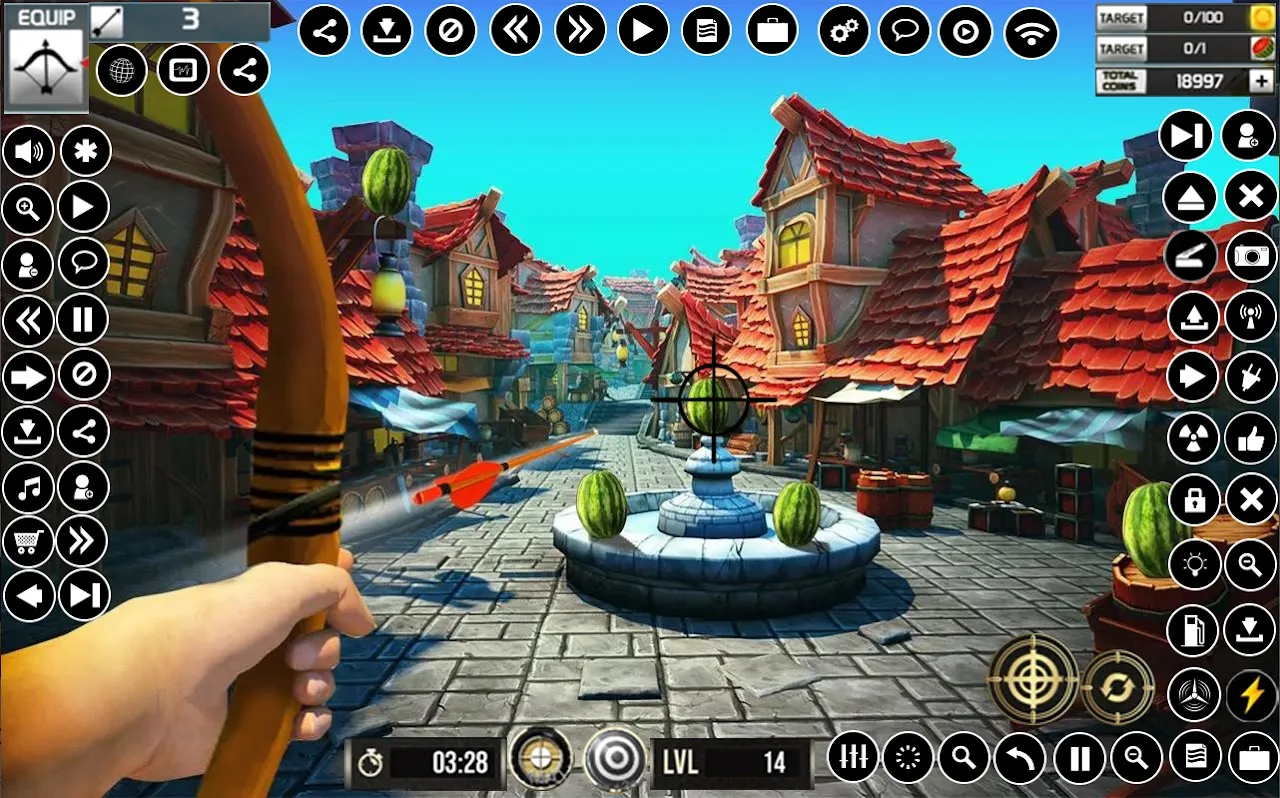Tap the gold reload arrows button

[1118, 686]
